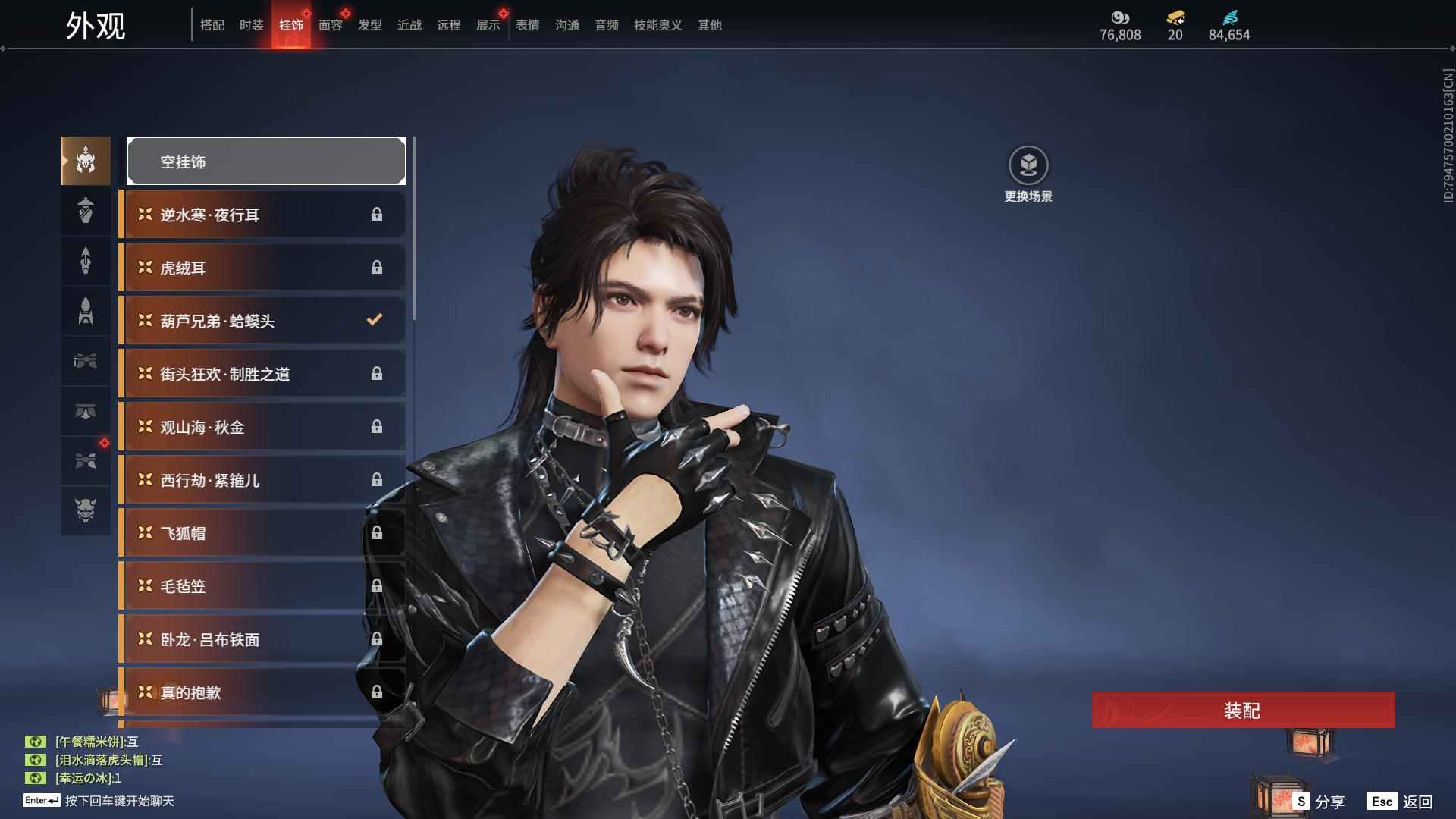Confirm with the red 装配 button
The height and width of the screenshot is (819, 1456).
point(1243,710)
